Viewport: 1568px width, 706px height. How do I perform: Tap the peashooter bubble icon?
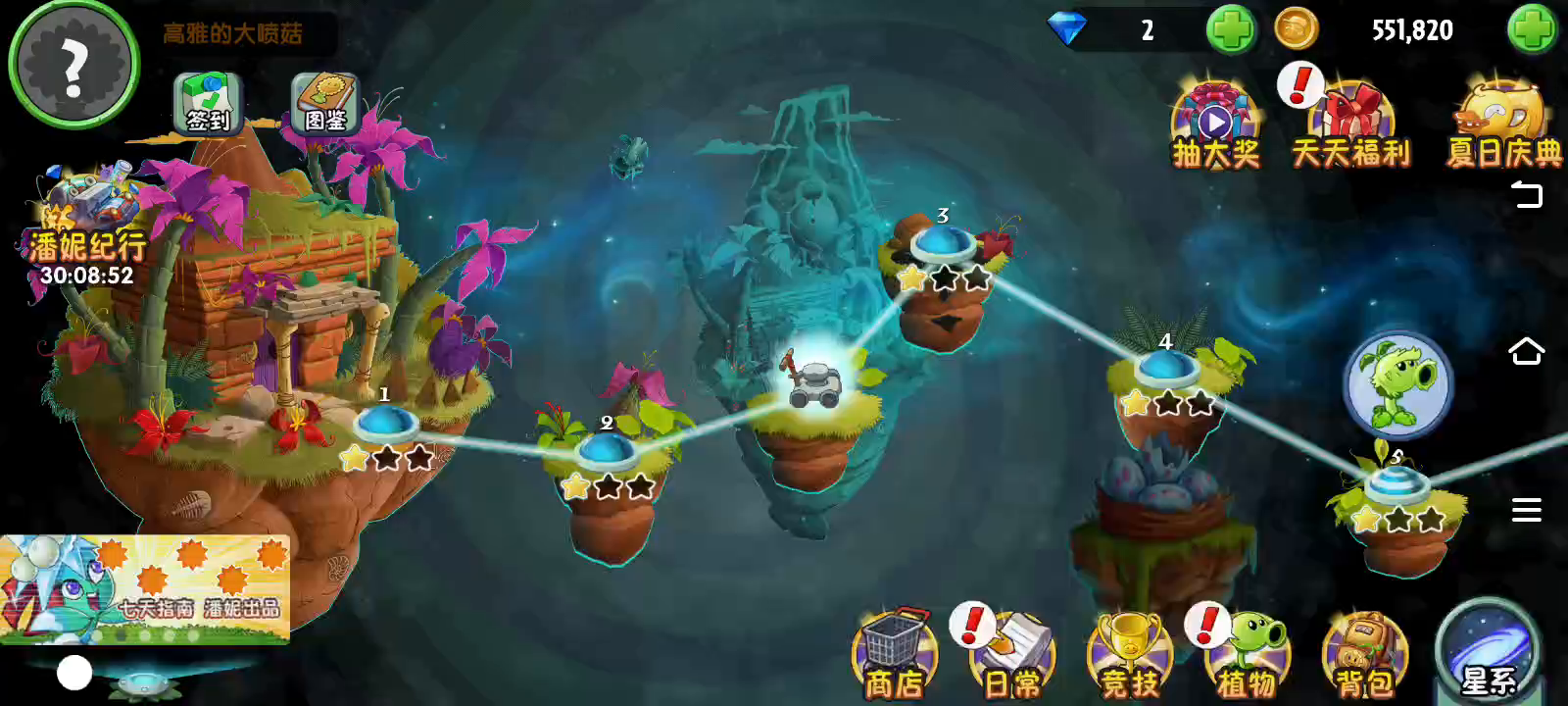coord(1398,383)
